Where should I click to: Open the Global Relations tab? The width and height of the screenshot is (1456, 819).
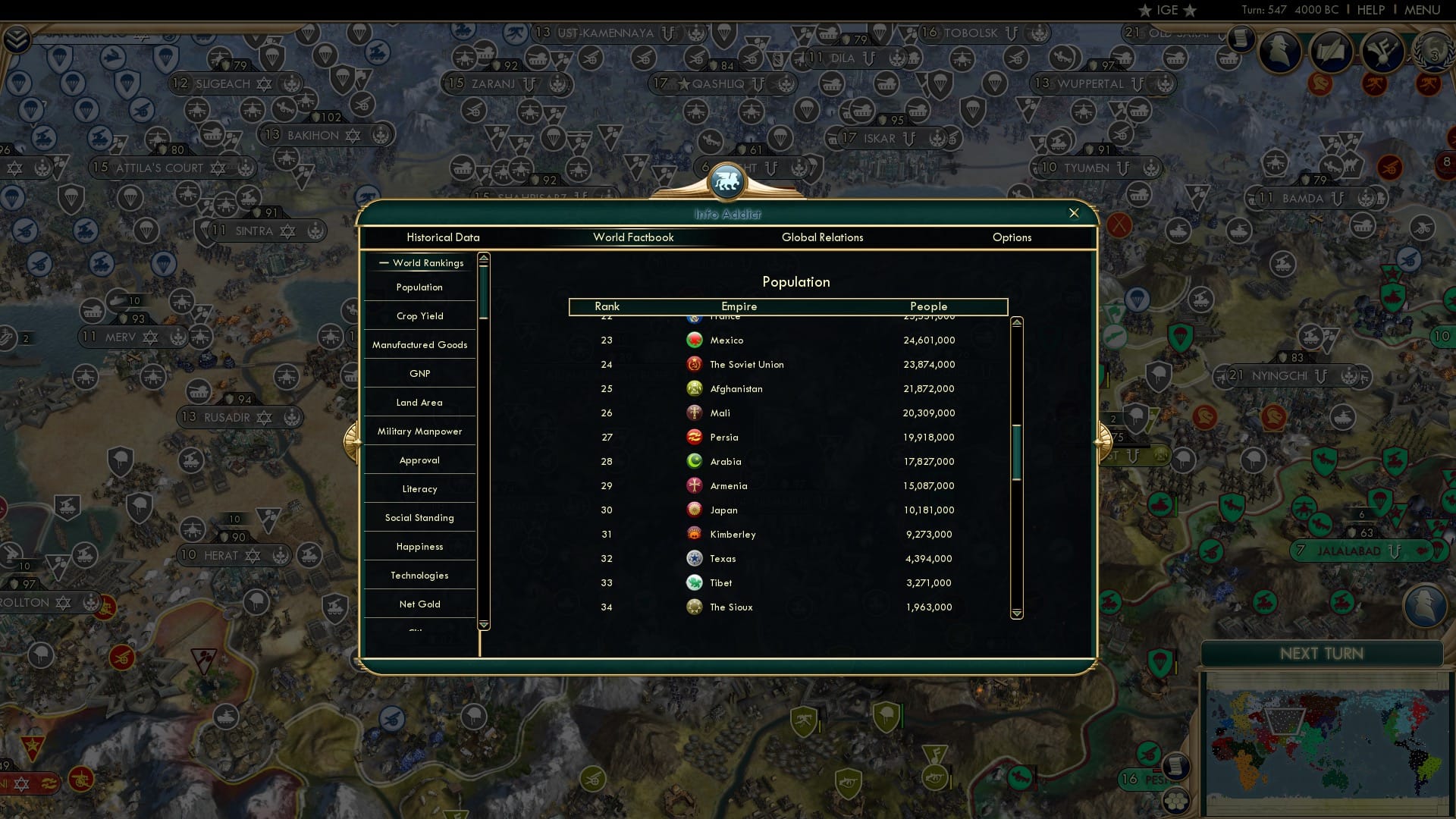[823, 237]
